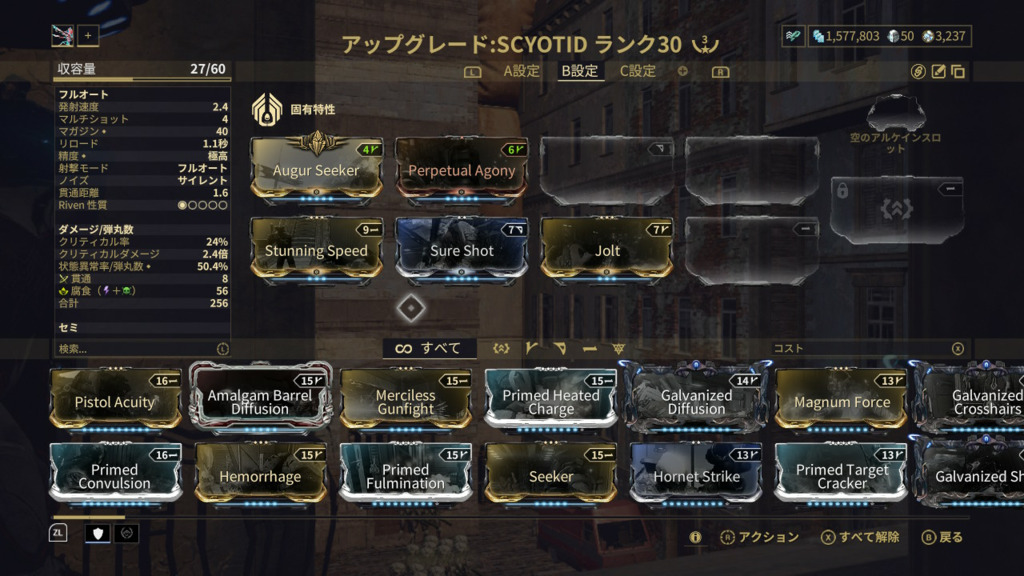Select the C設定 loadout tab
The height and width of the screenshot is (576, 1024).
(638, 71)
